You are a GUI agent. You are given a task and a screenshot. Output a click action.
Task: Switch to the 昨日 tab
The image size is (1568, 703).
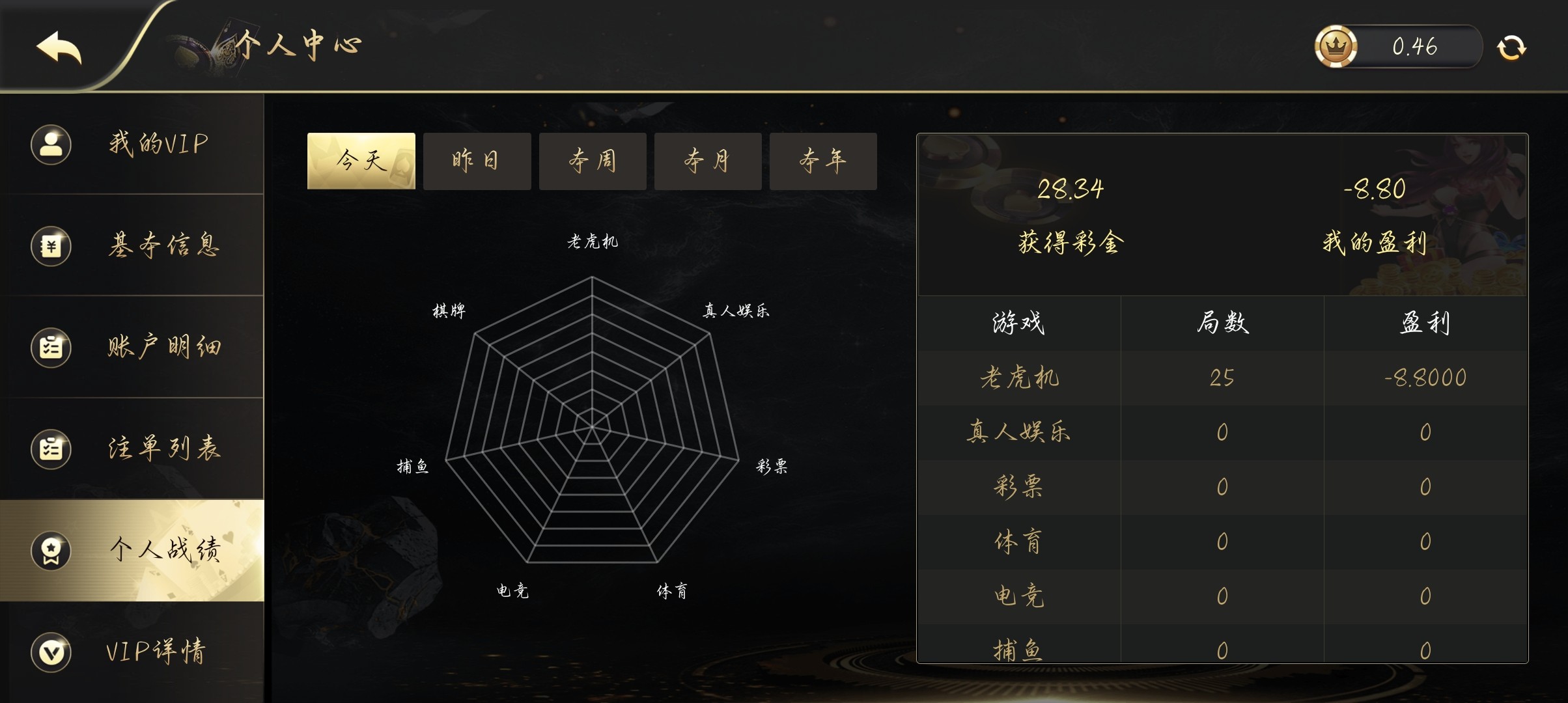pyautogui.click(x=477, y=161)
